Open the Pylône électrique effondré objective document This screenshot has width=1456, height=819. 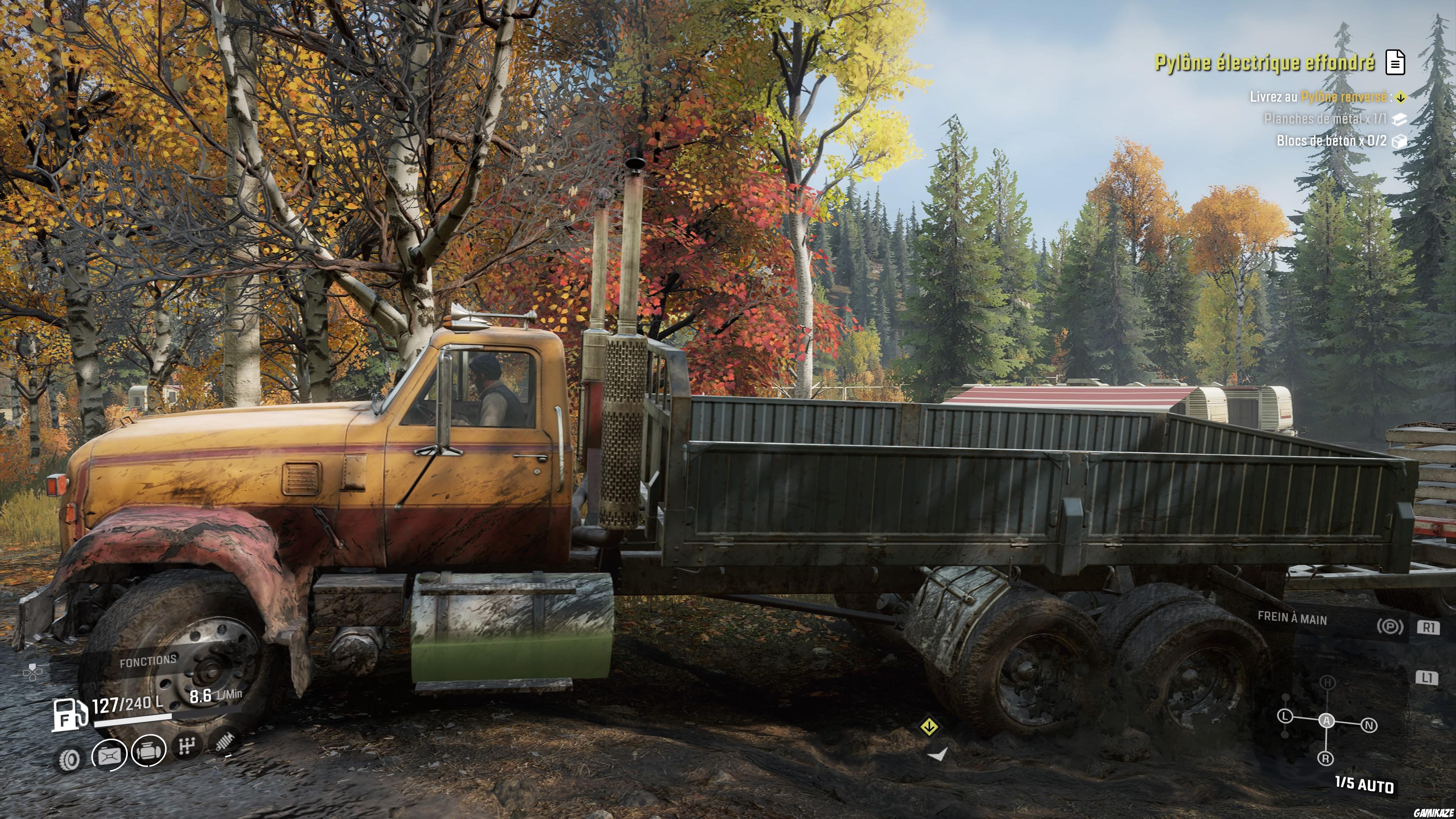pyautogui.click(x=1395, y=62)
